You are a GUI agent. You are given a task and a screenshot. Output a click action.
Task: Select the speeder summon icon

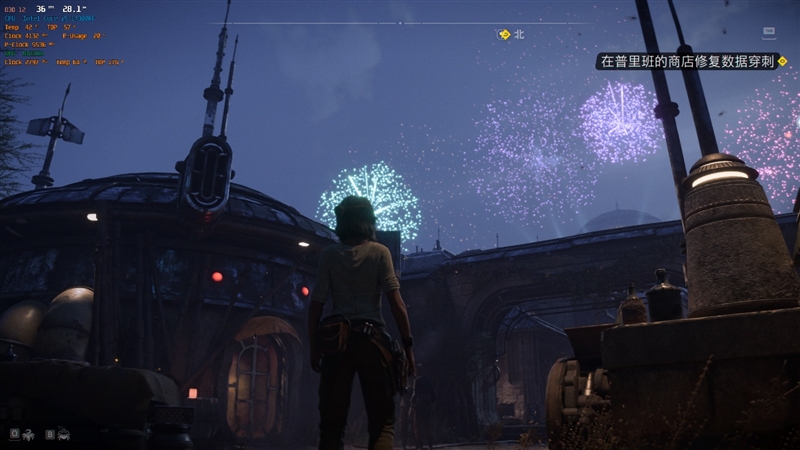point(64,434)
